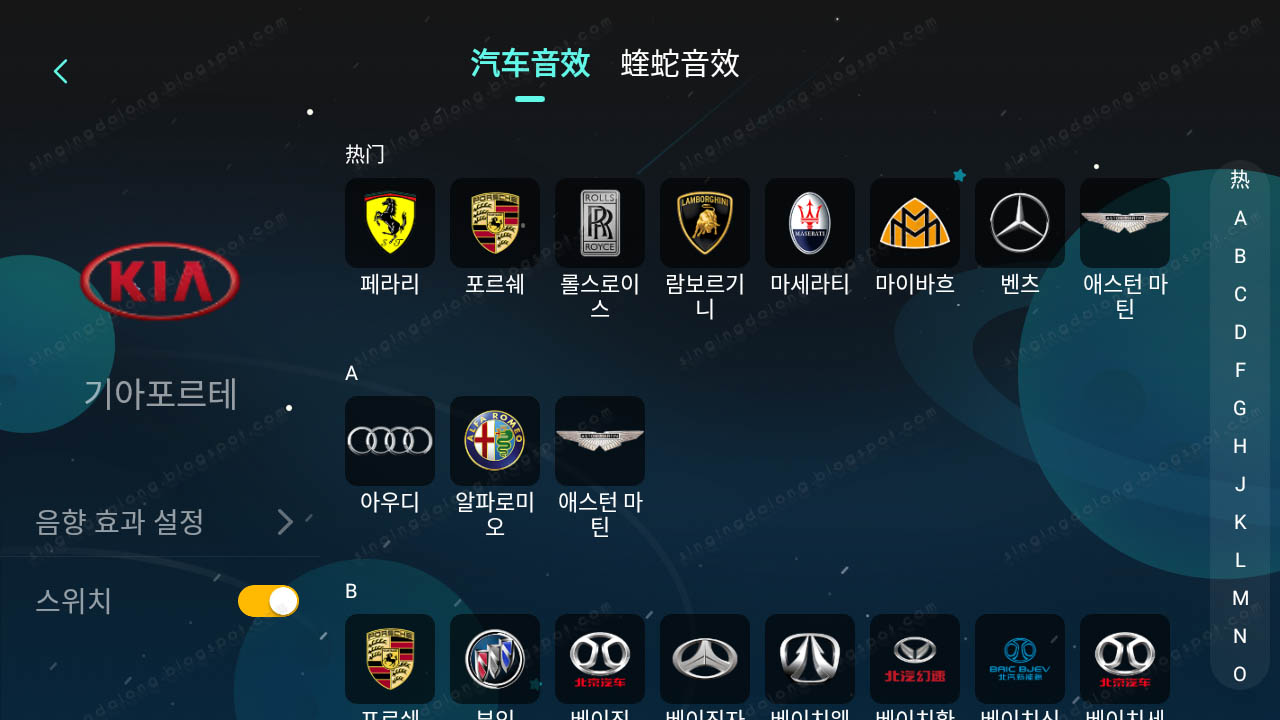Select the starred Maybach sound icon
This screenshot has width=1280, height=720.
pyautogui.click(x=915, y=222)
